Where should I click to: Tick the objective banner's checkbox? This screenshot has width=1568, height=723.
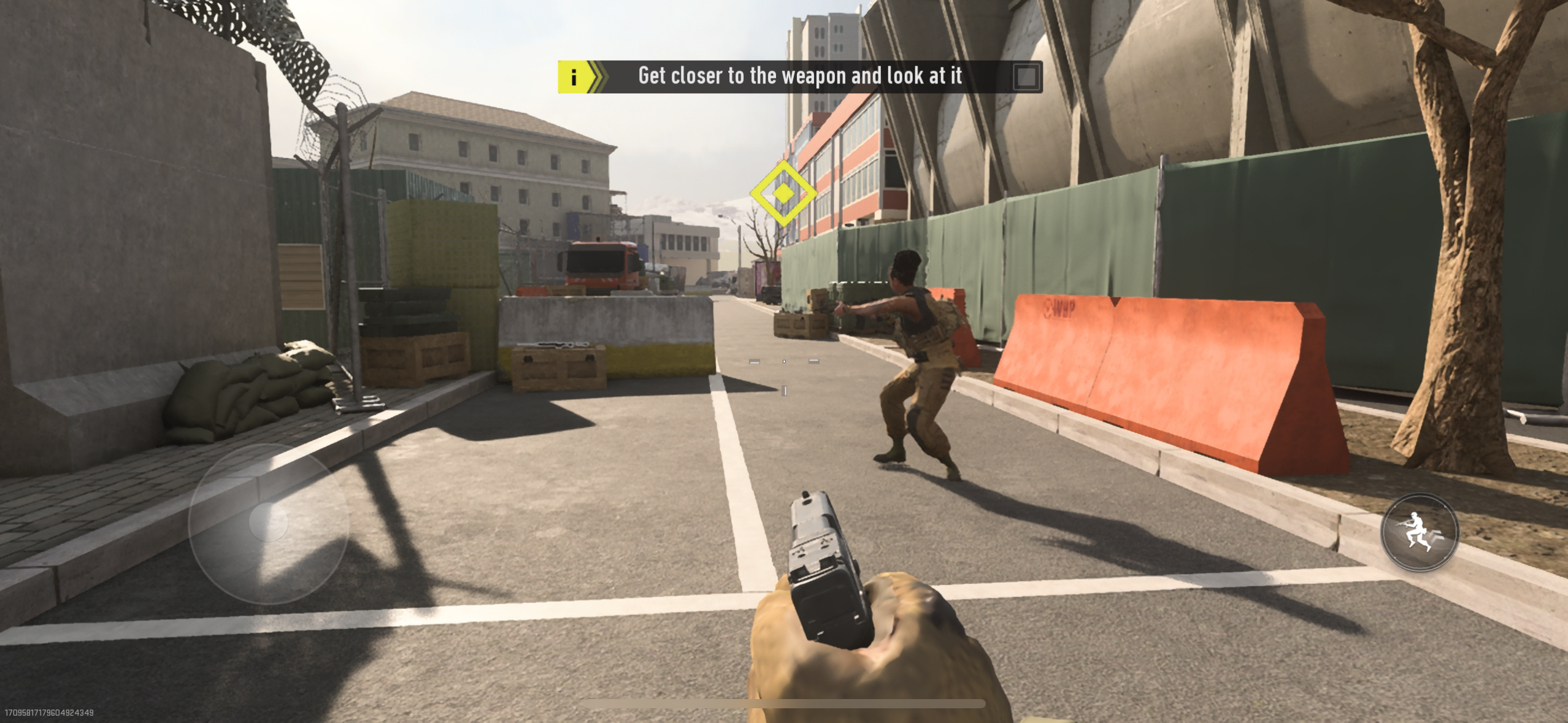click(x=1026, y=77)
